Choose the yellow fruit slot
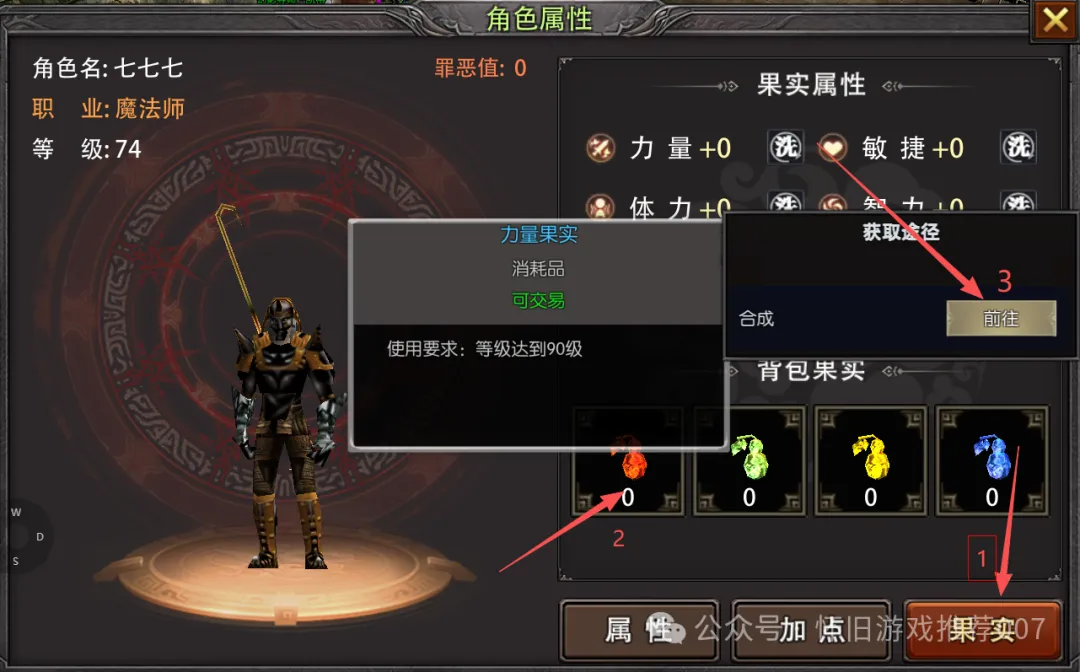Screen dimensions: 1080x672 [870, 462]
